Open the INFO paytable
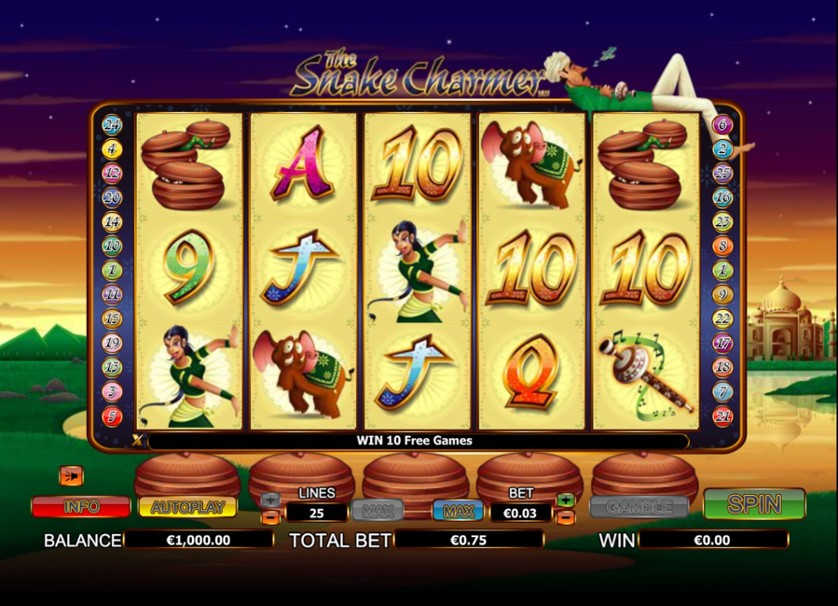The image size is (838, 606). click(x=80, y=507)
